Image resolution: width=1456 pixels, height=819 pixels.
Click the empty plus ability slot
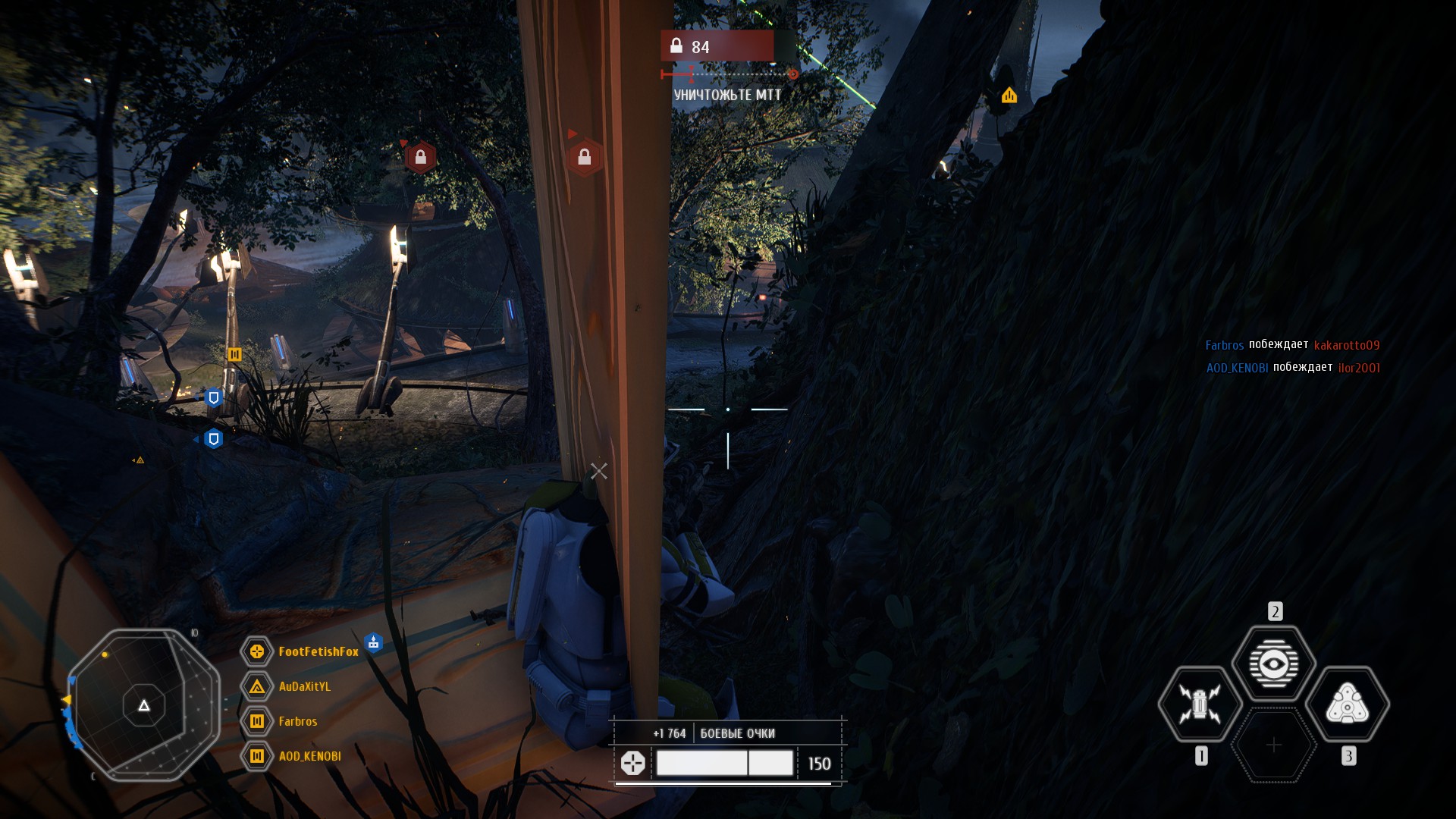click(1274, 745)
